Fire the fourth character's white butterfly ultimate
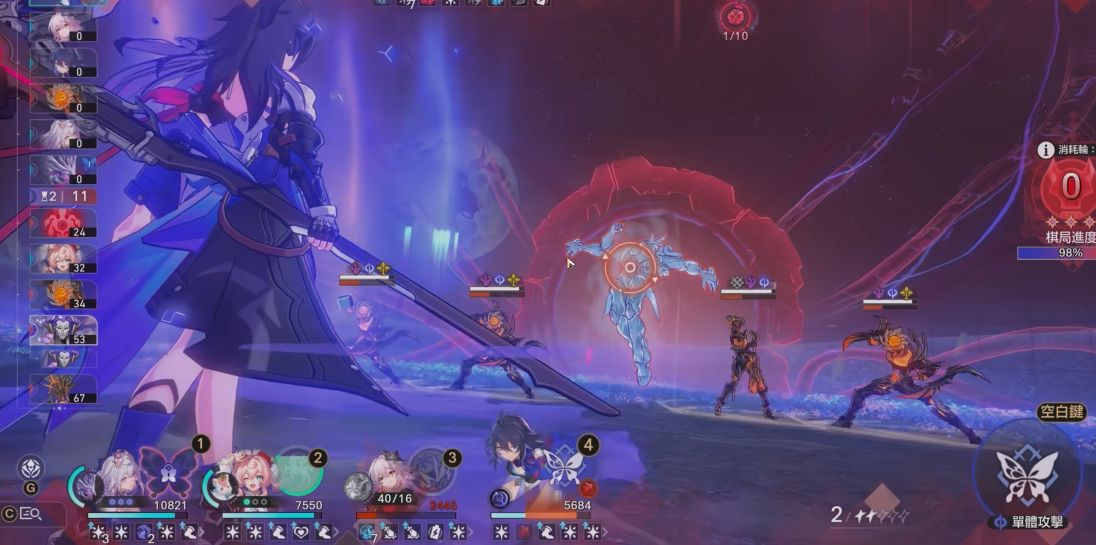 [x=565, y=468]
